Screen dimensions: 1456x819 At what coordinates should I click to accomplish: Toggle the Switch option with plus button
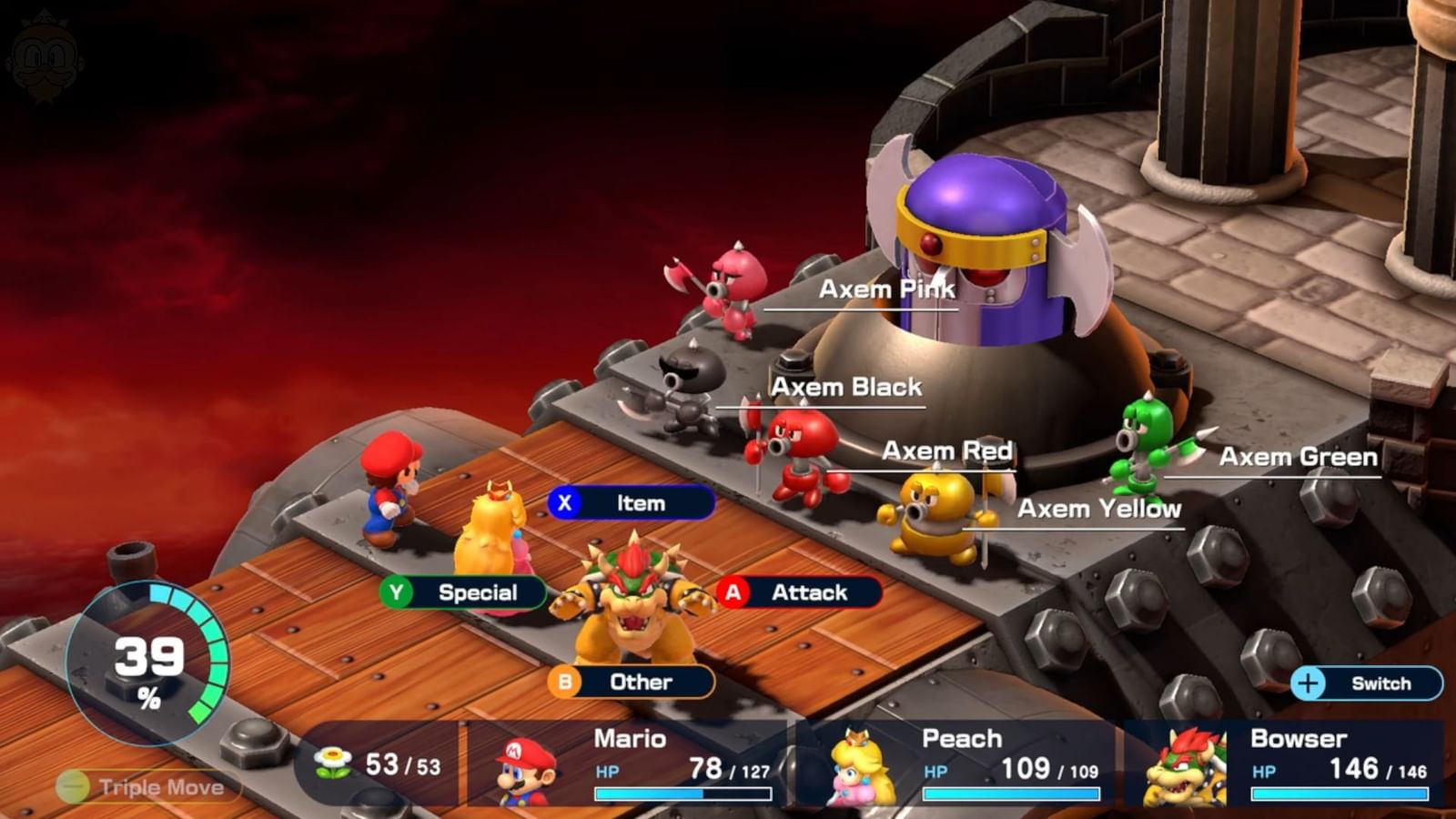(1367, 684)
